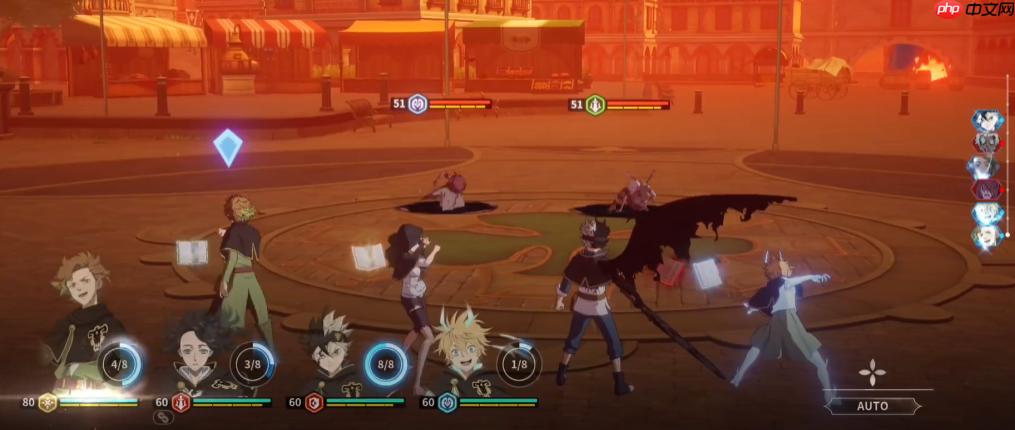Activate the 4/8 skill gauge
The height and width of the screenshot is (430, 1015).
coord(119,364)
